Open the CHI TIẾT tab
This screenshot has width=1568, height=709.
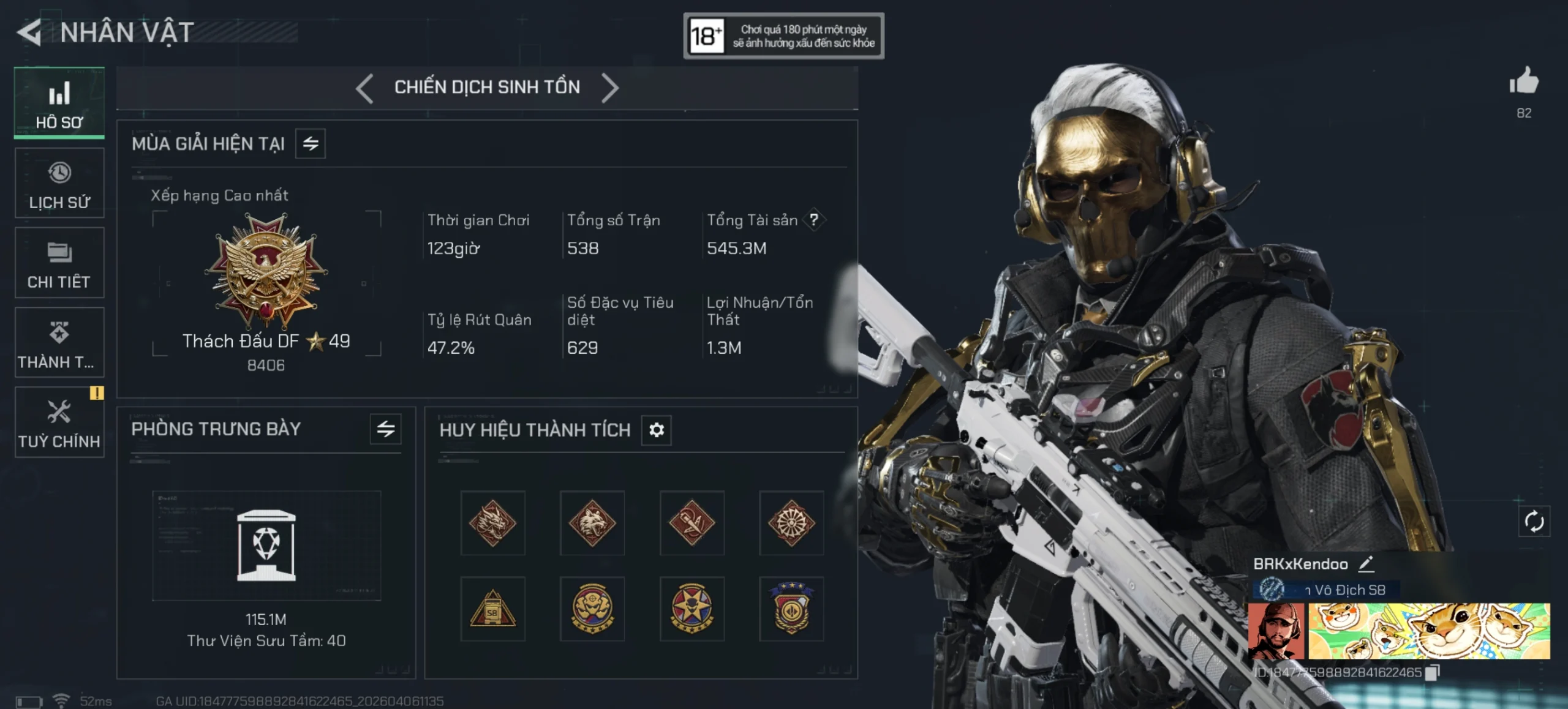coord(59,263)
